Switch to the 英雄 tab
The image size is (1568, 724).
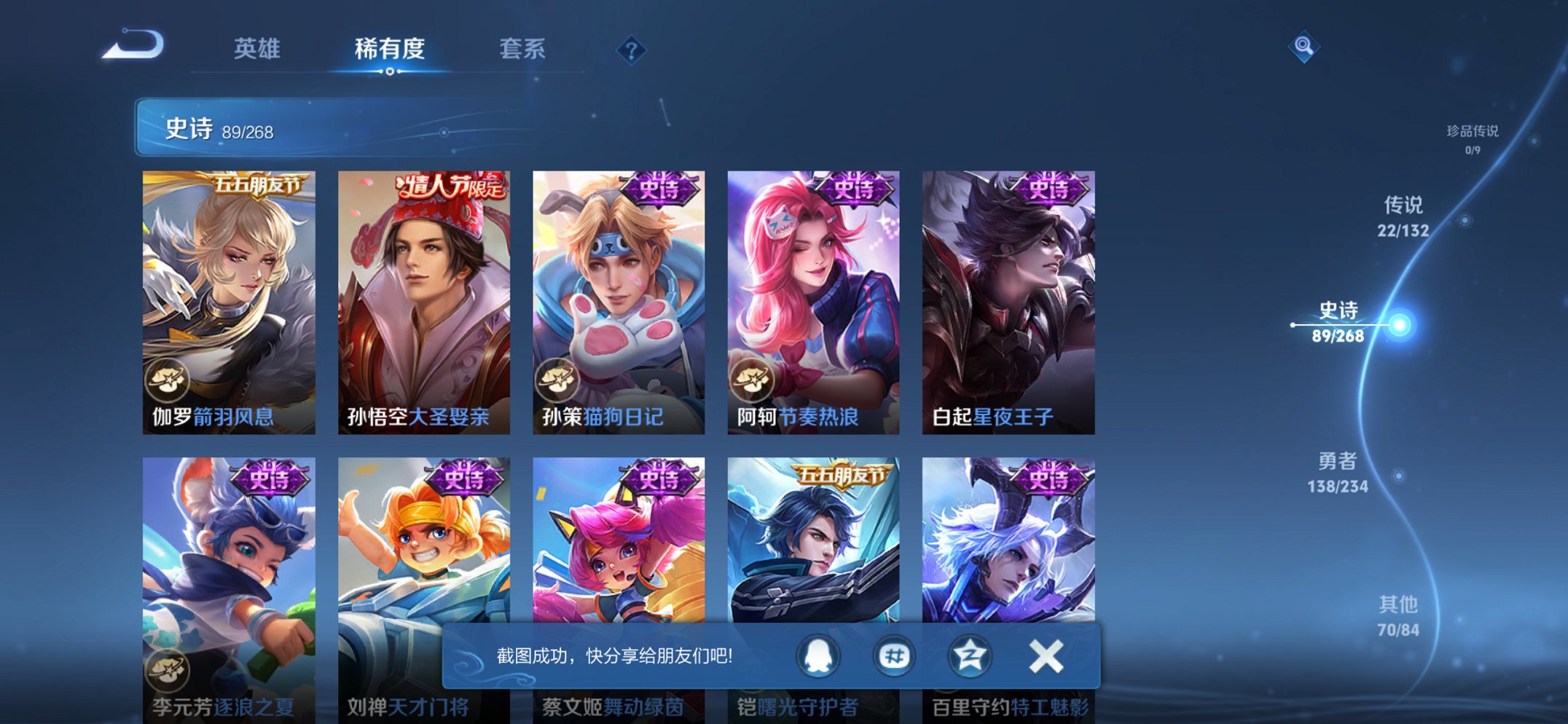coord(258,50)
